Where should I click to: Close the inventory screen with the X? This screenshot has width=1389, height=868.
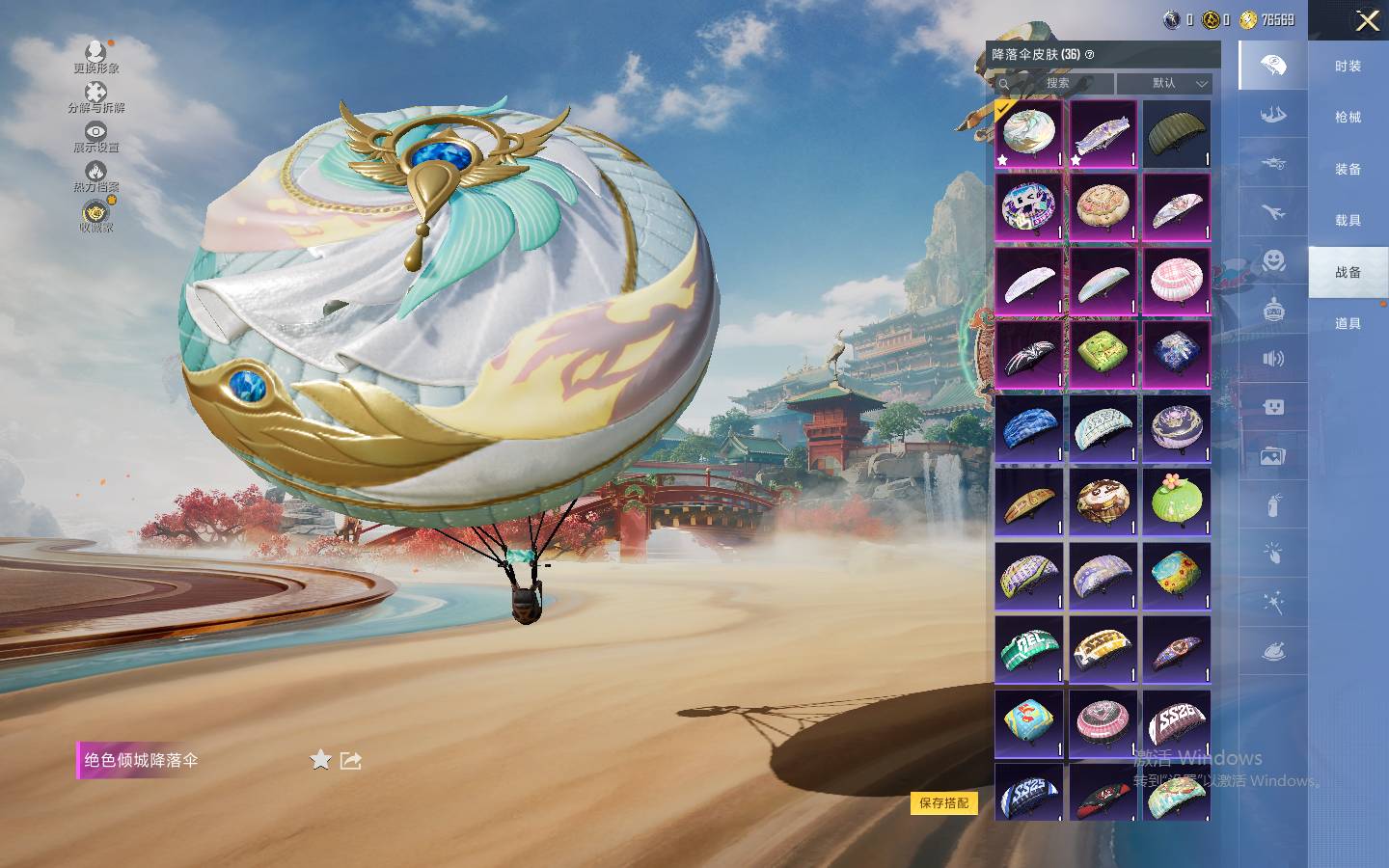coord(1367,21)
